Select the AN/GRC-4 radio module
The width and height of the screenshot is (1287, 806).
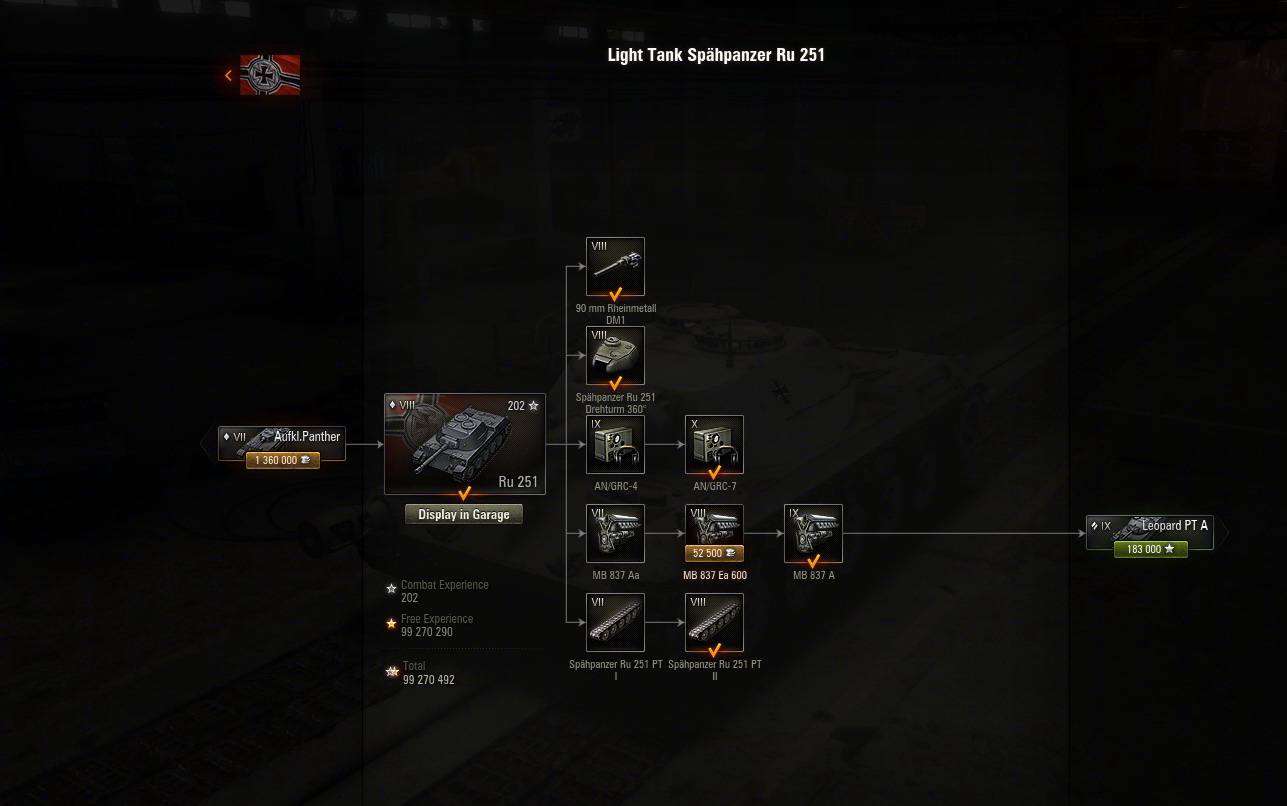click(616, 444)
